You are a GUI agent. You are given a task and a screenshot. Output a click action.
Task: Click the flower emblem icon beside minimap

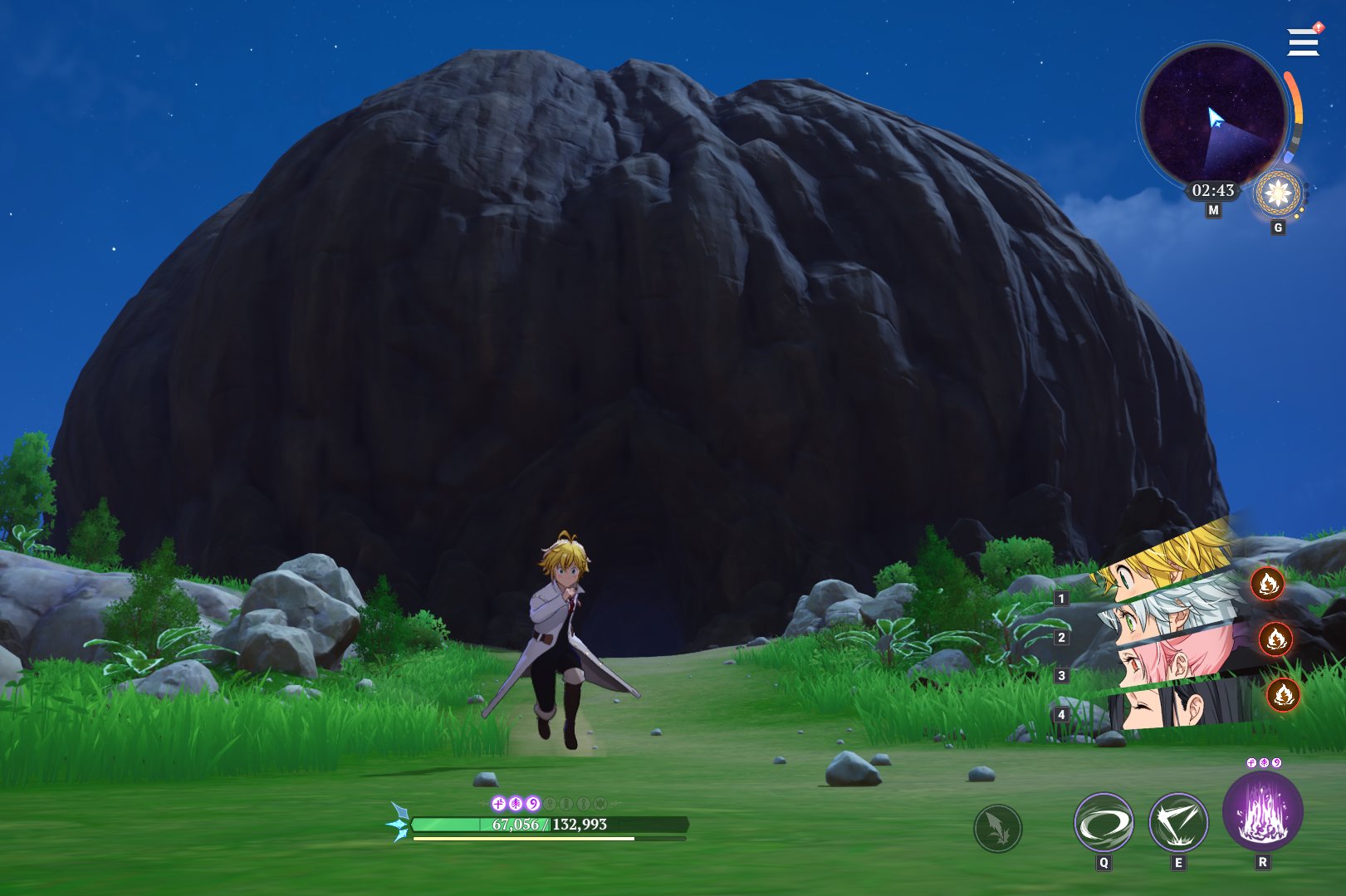click(1278, 193)
